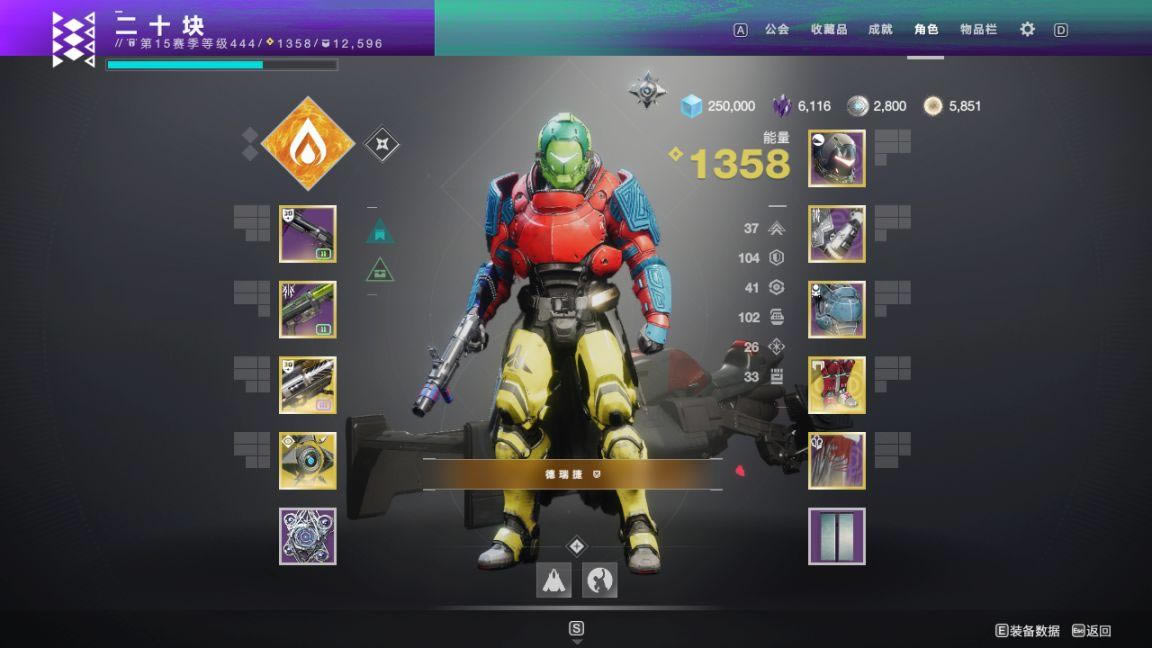Open the 成就 tab

coord(880,30)
